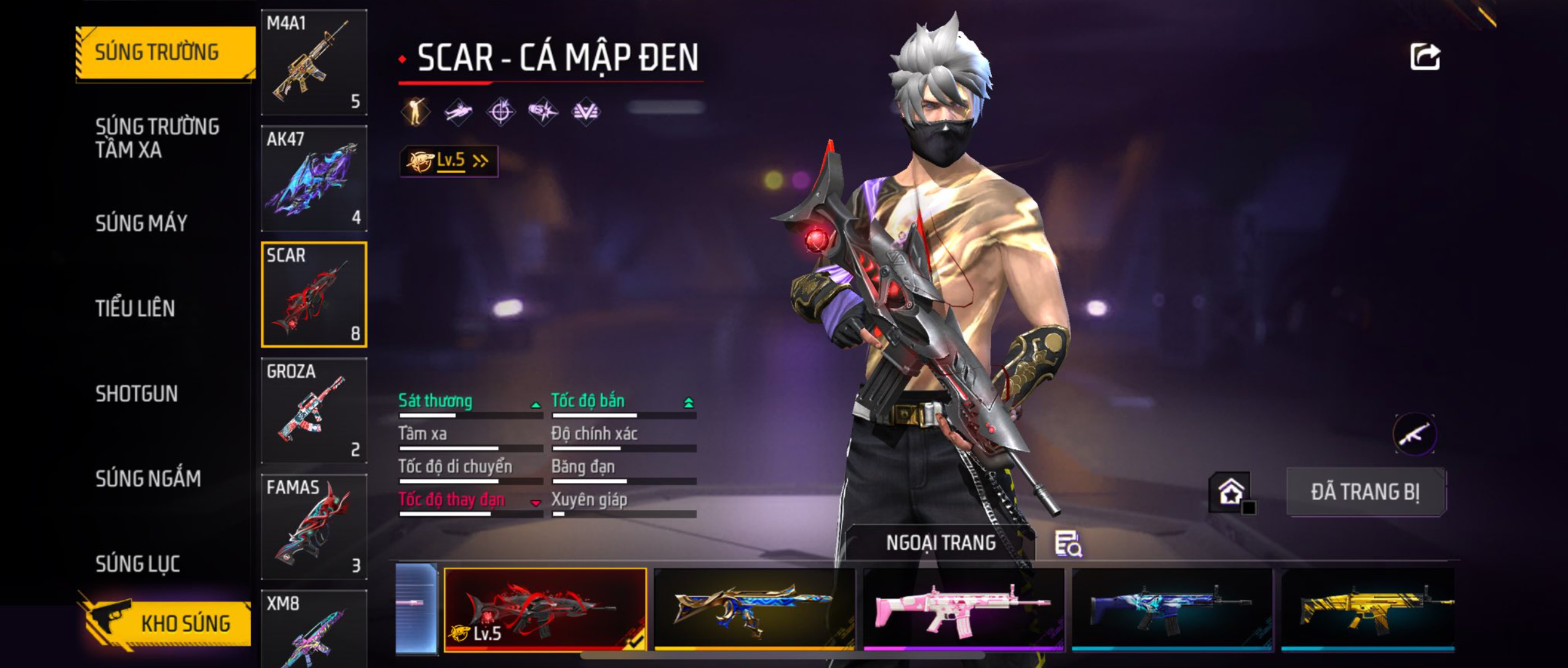The width and height of the screenshot is (1568, 668).
Task: Switch to the Shotgun category
Action: point(137,393)
